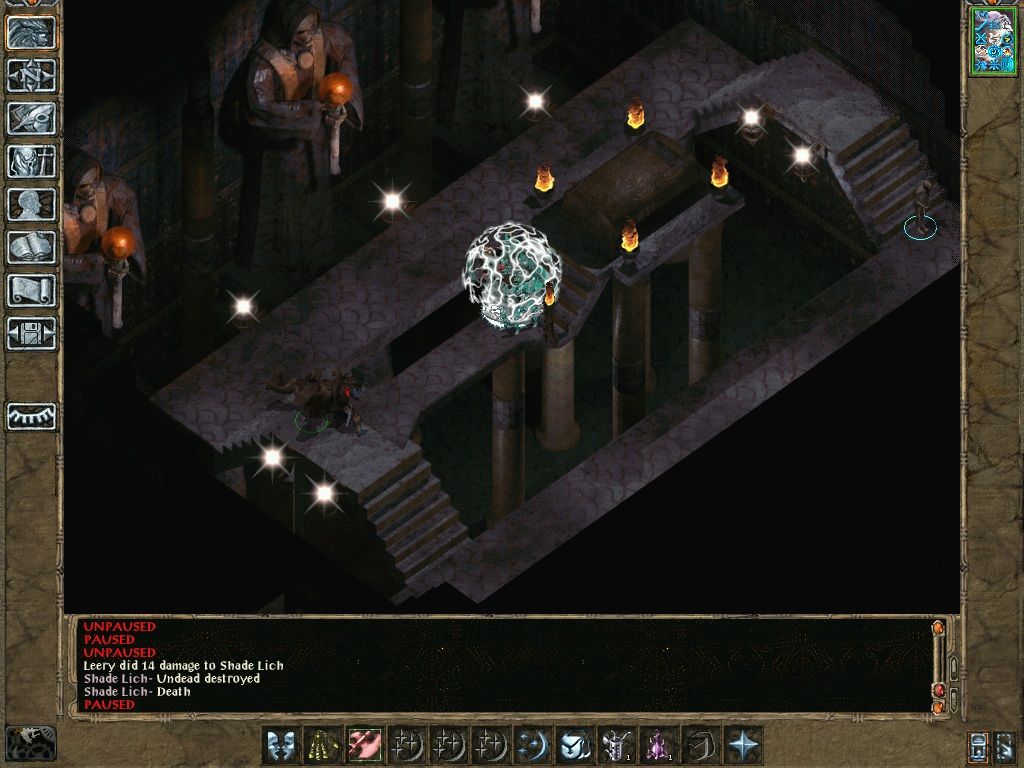Open the options floppy disk menu
This screenshot has height=768, width=1024.
[32, 333]
